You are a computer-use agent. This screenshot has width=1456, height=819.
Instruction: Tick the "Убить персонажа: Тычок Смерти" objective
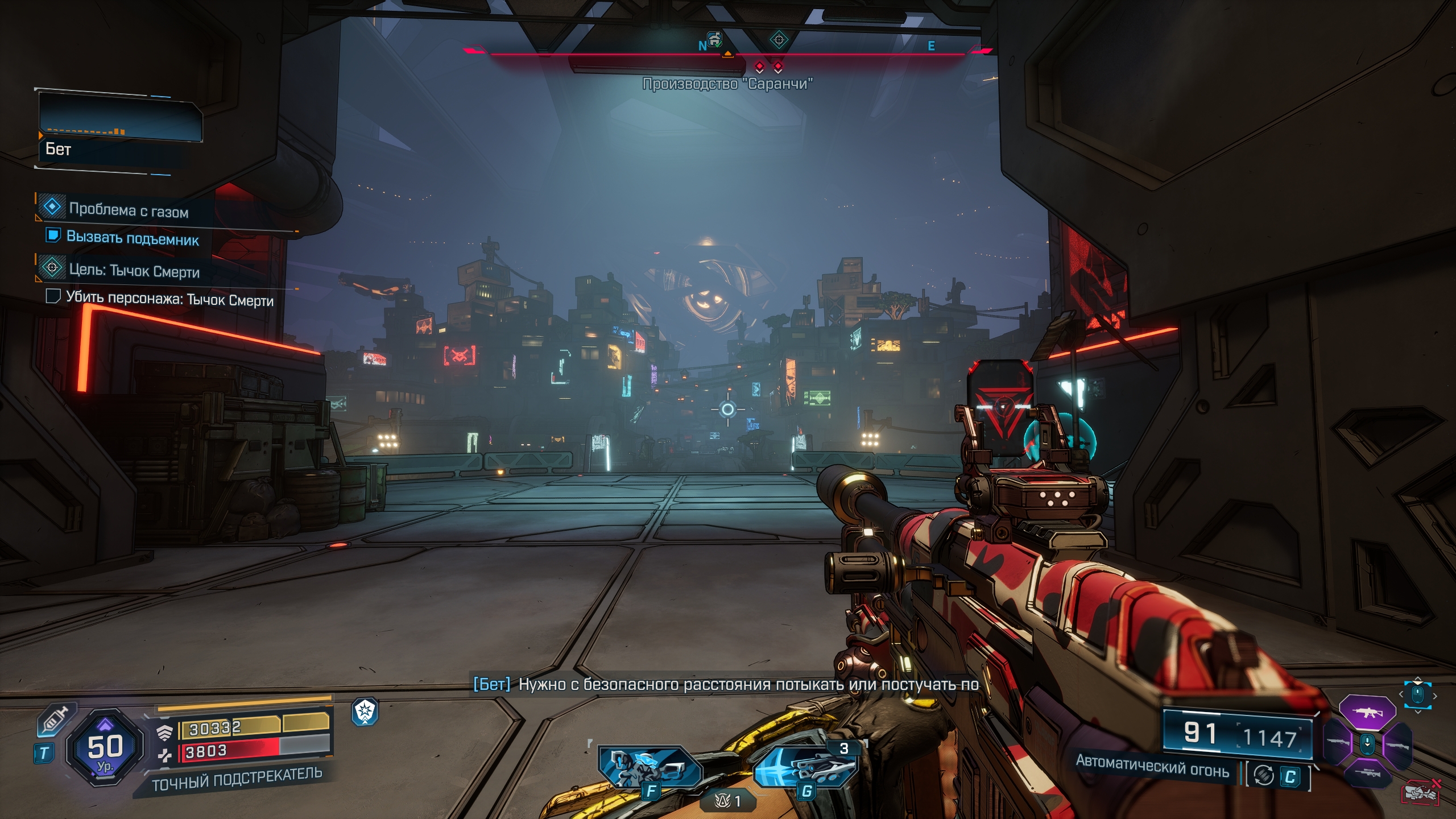pos(53,296)
